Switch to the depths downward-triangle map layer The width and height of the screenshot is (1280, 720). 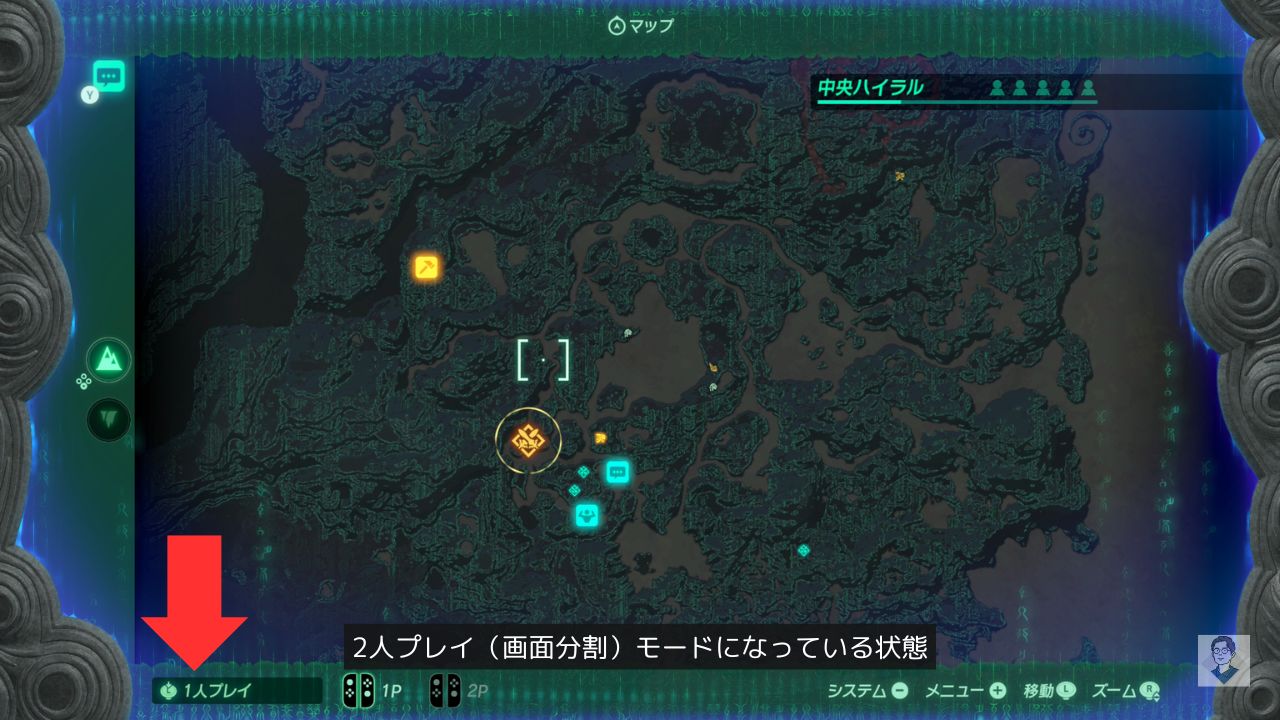coord(108,419)
